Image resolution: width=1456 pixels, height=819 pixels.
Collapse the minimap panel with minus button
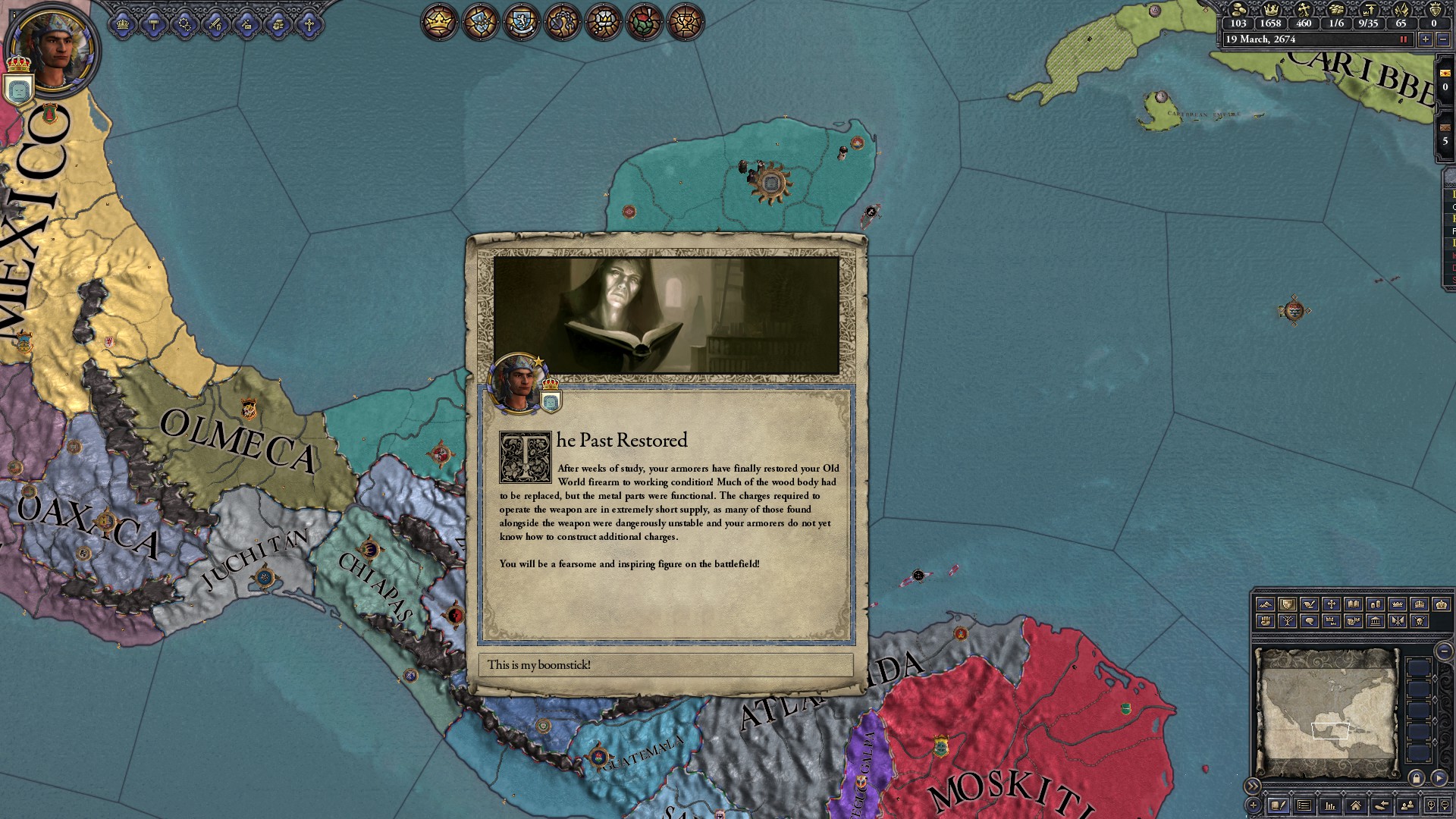click(x=1444, y=651)
